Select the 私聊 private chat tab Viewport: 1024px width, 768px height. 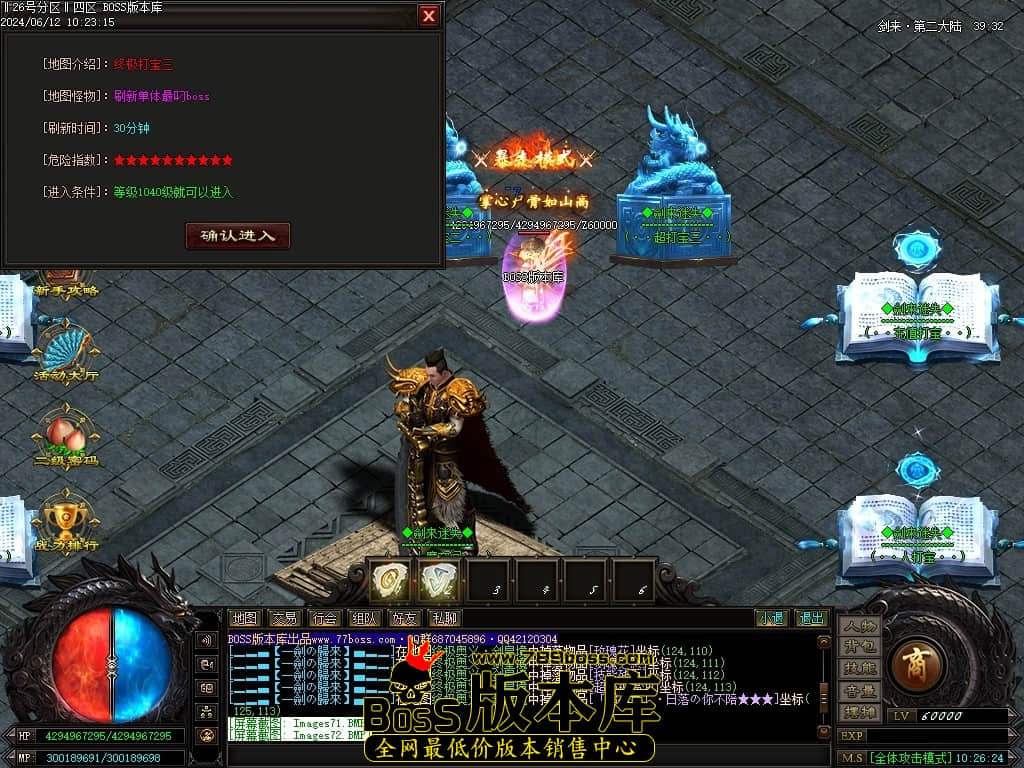pos(443,619)
